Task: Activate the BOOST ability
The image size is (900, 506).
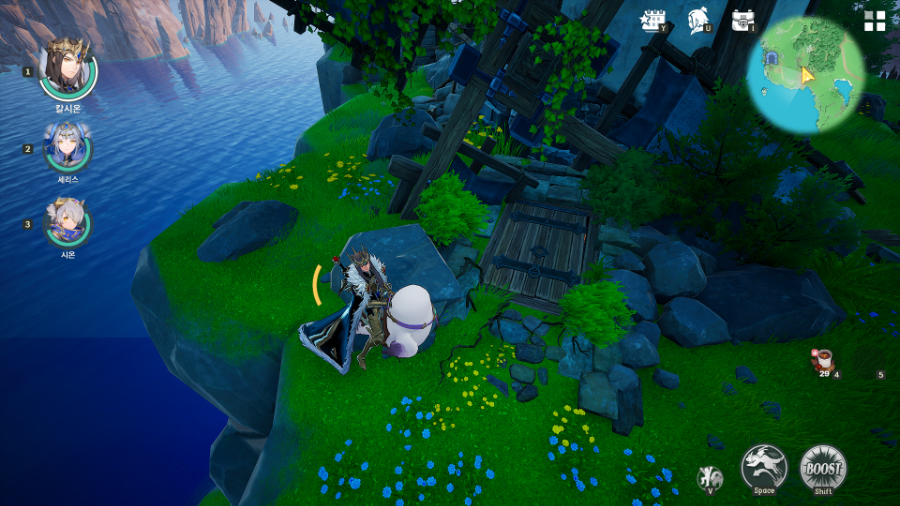Action: (x=823, y=468)
